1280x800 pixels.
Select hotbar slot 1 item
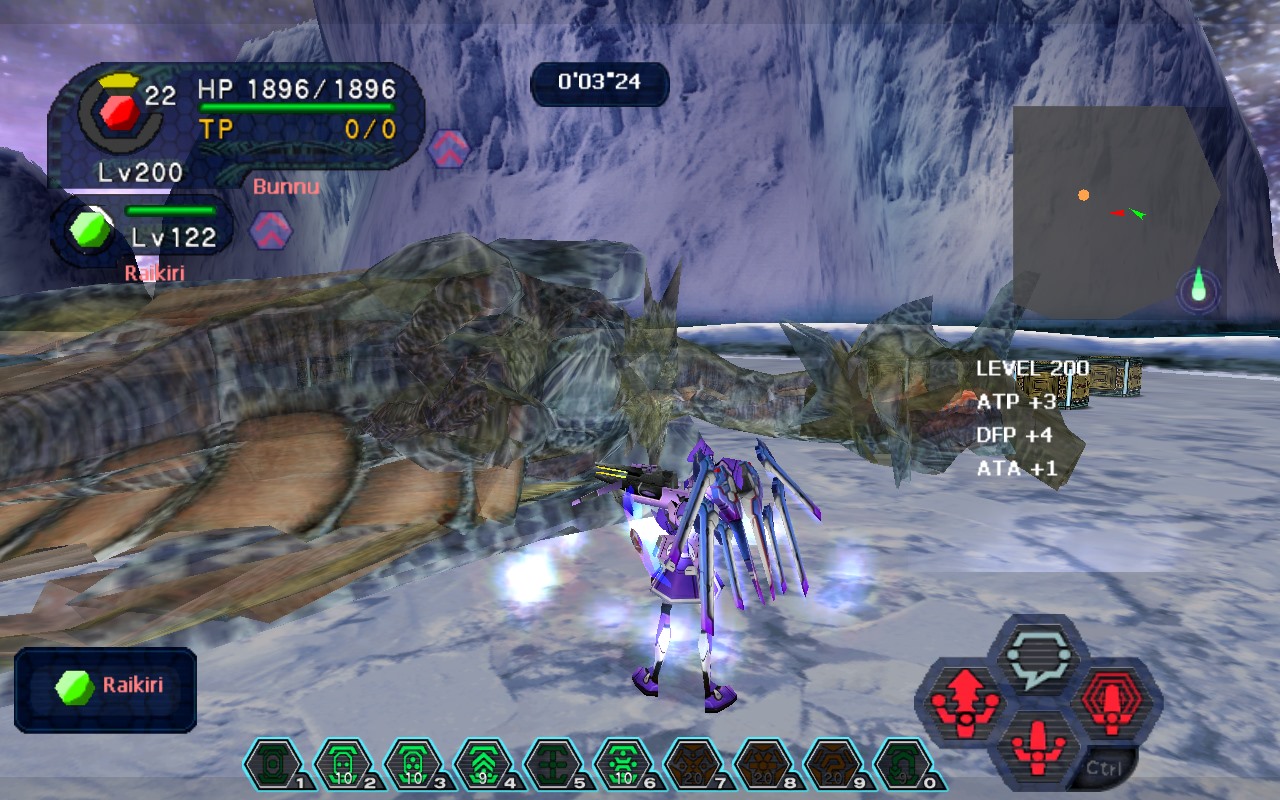(x=272, y=766)
